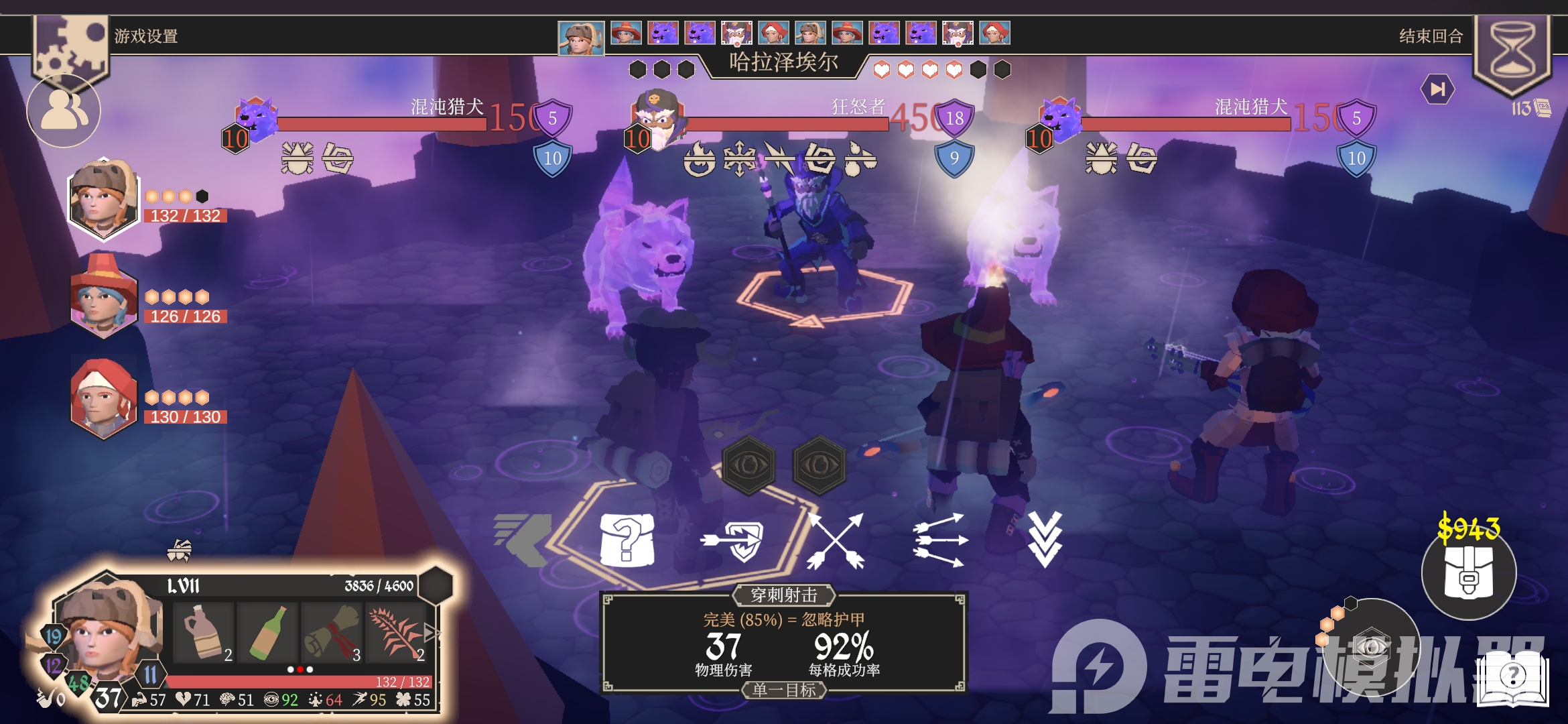This screenshot has width=1568, height=724.
Task: Select the red herb branch item slot
Action: [x=396, y=632]
